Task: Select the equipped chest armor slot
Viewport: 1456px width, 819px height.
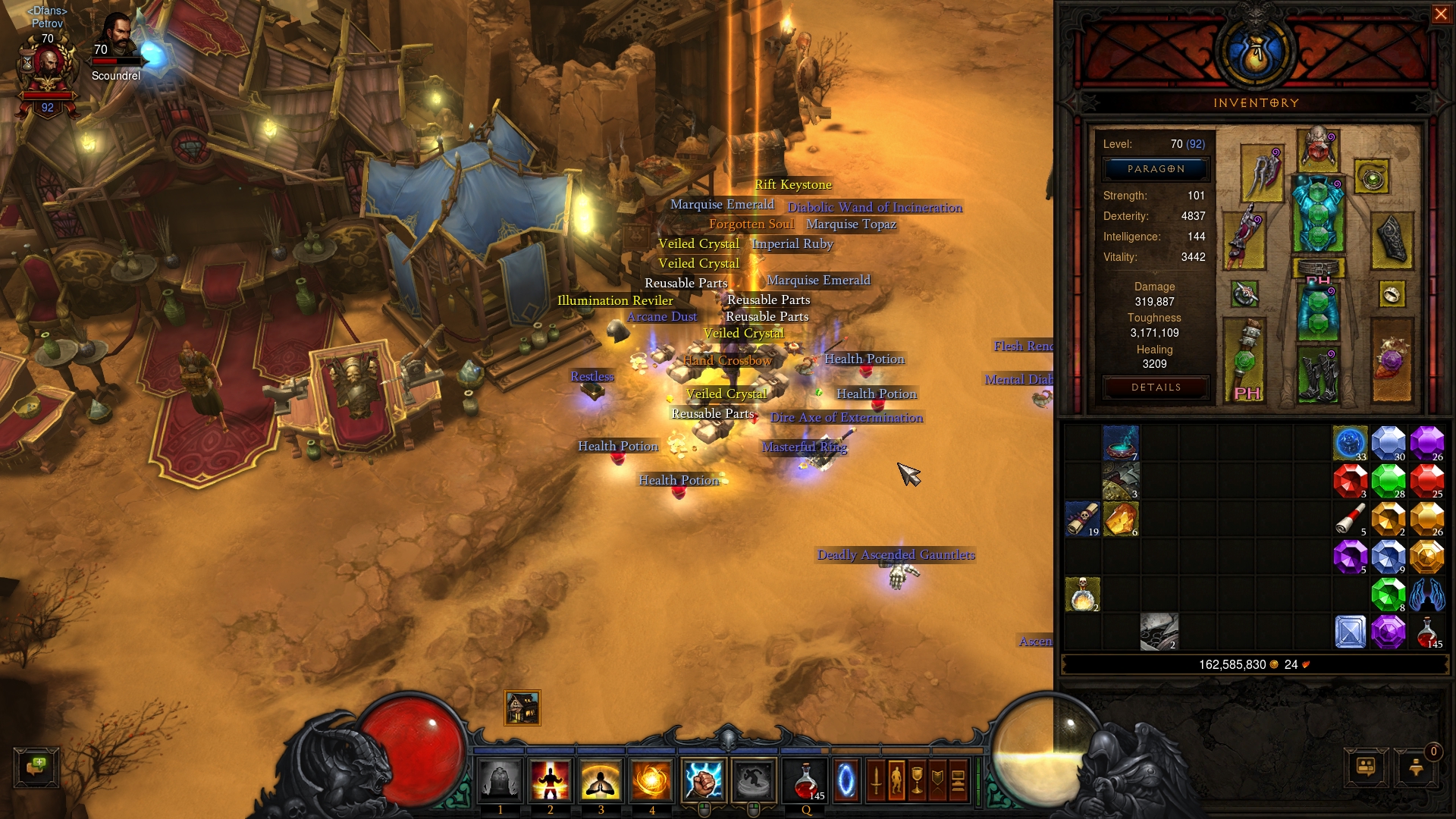Action: [x=1318, y=215]
